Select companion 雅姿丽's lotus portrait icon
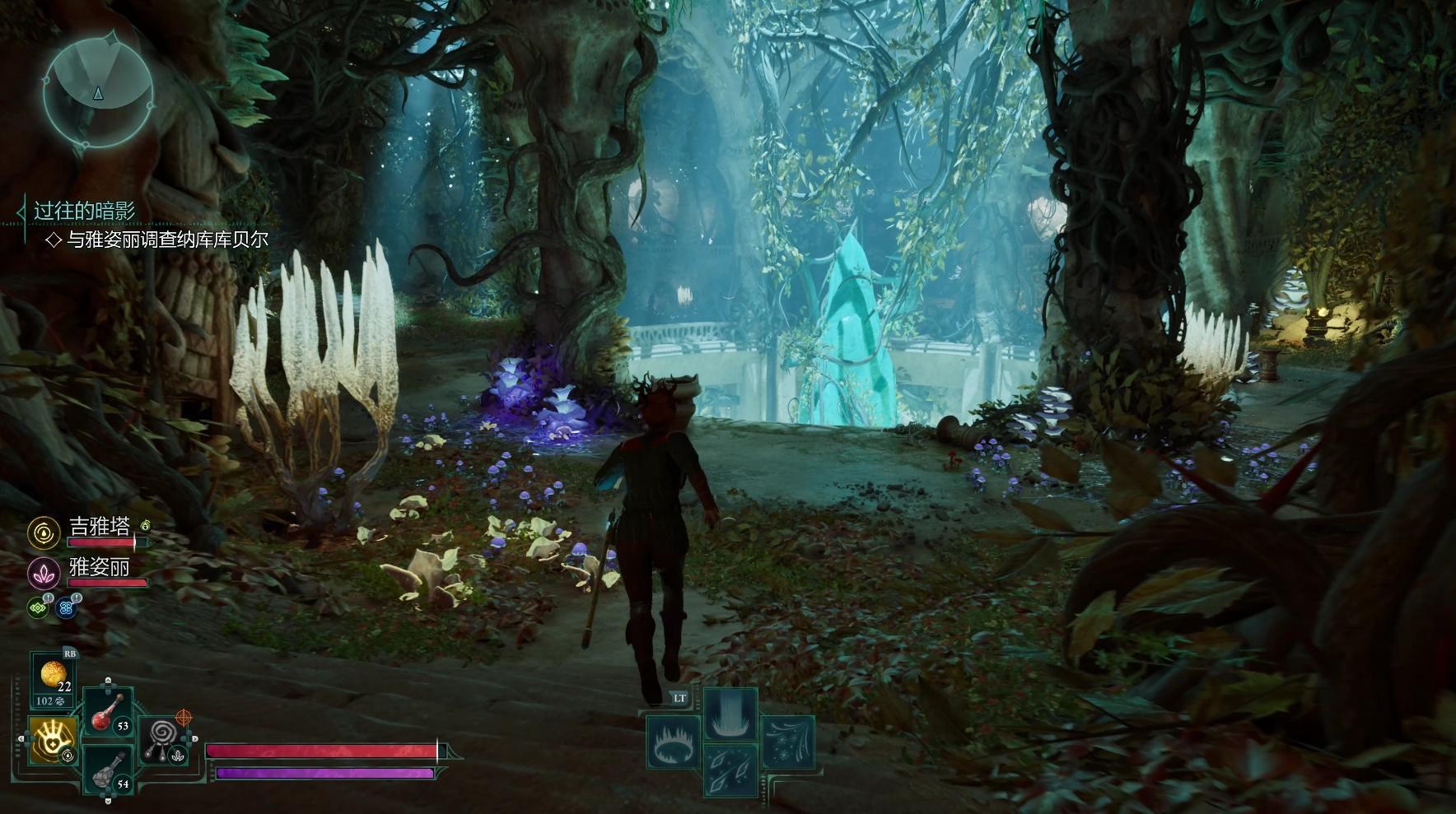The image size is (1456, 814). 43,573
